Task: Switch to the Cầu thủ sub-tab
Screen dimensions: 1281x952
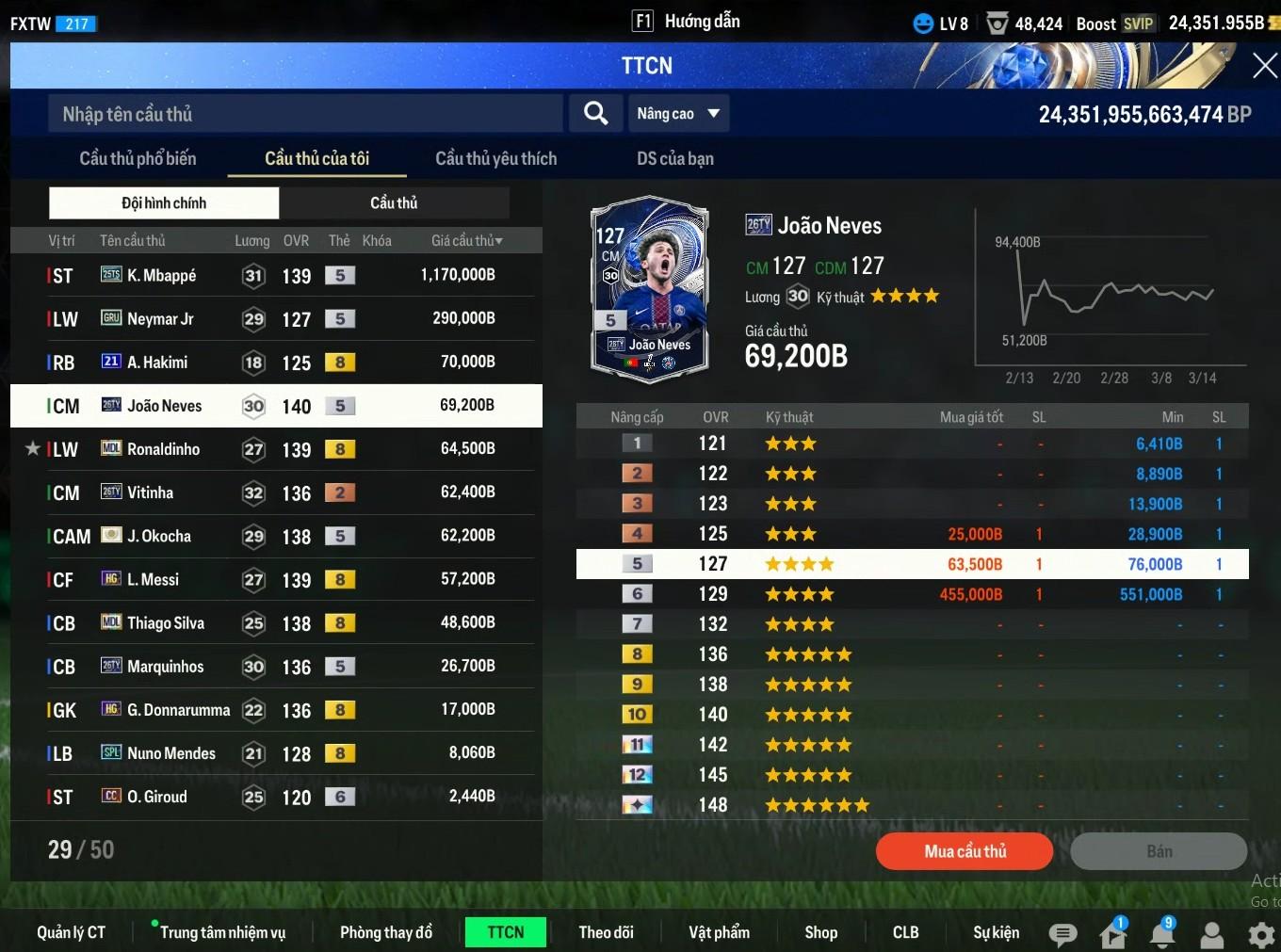Action: pos(394,202)
